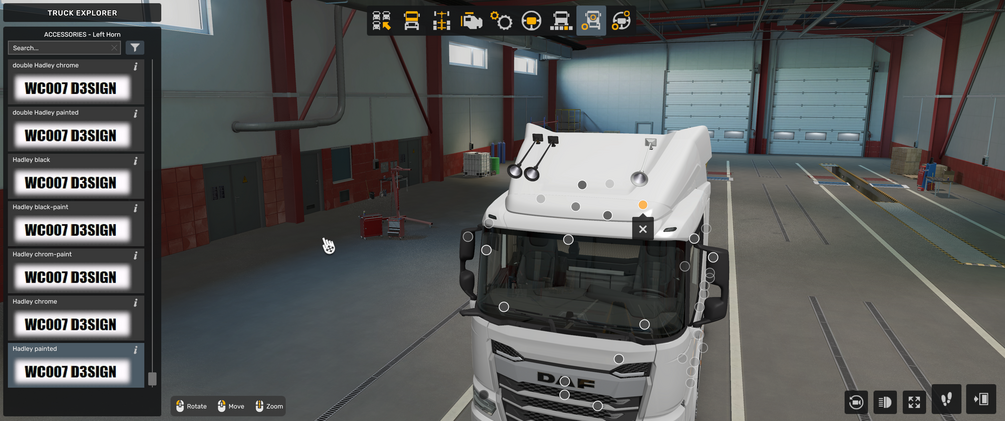
Task: Select the Hadley black-paint horn
Action: coord(70,229)
